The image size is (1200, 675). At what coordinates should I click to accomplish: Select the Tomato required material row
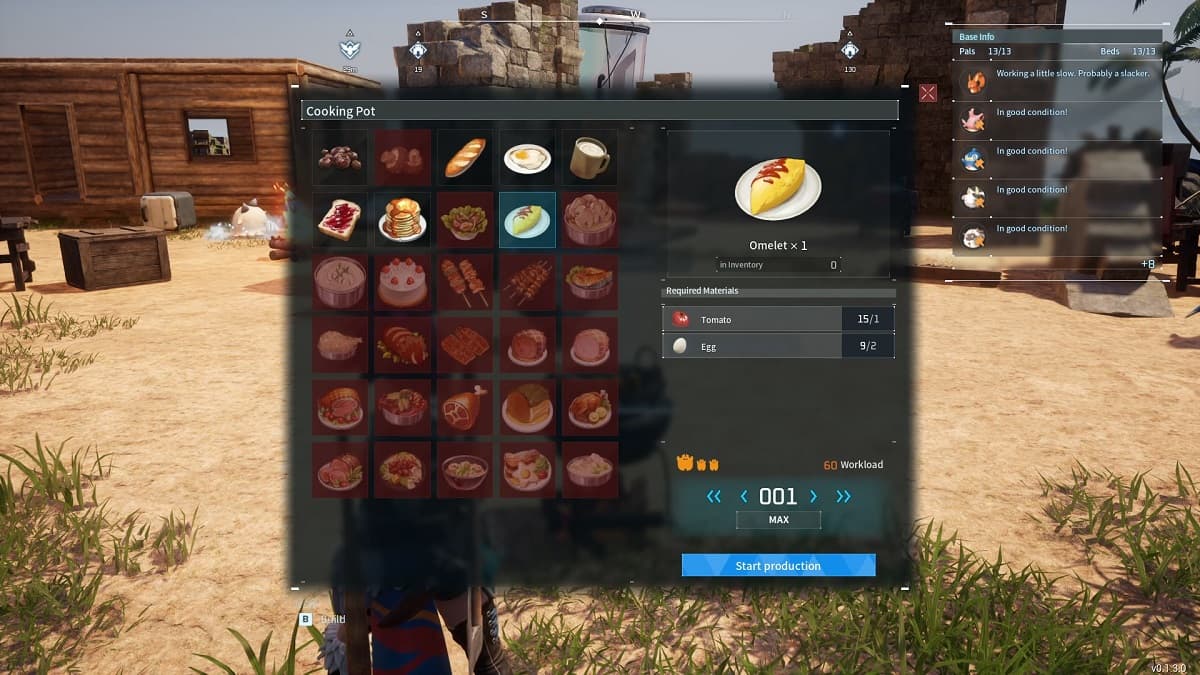778,319
